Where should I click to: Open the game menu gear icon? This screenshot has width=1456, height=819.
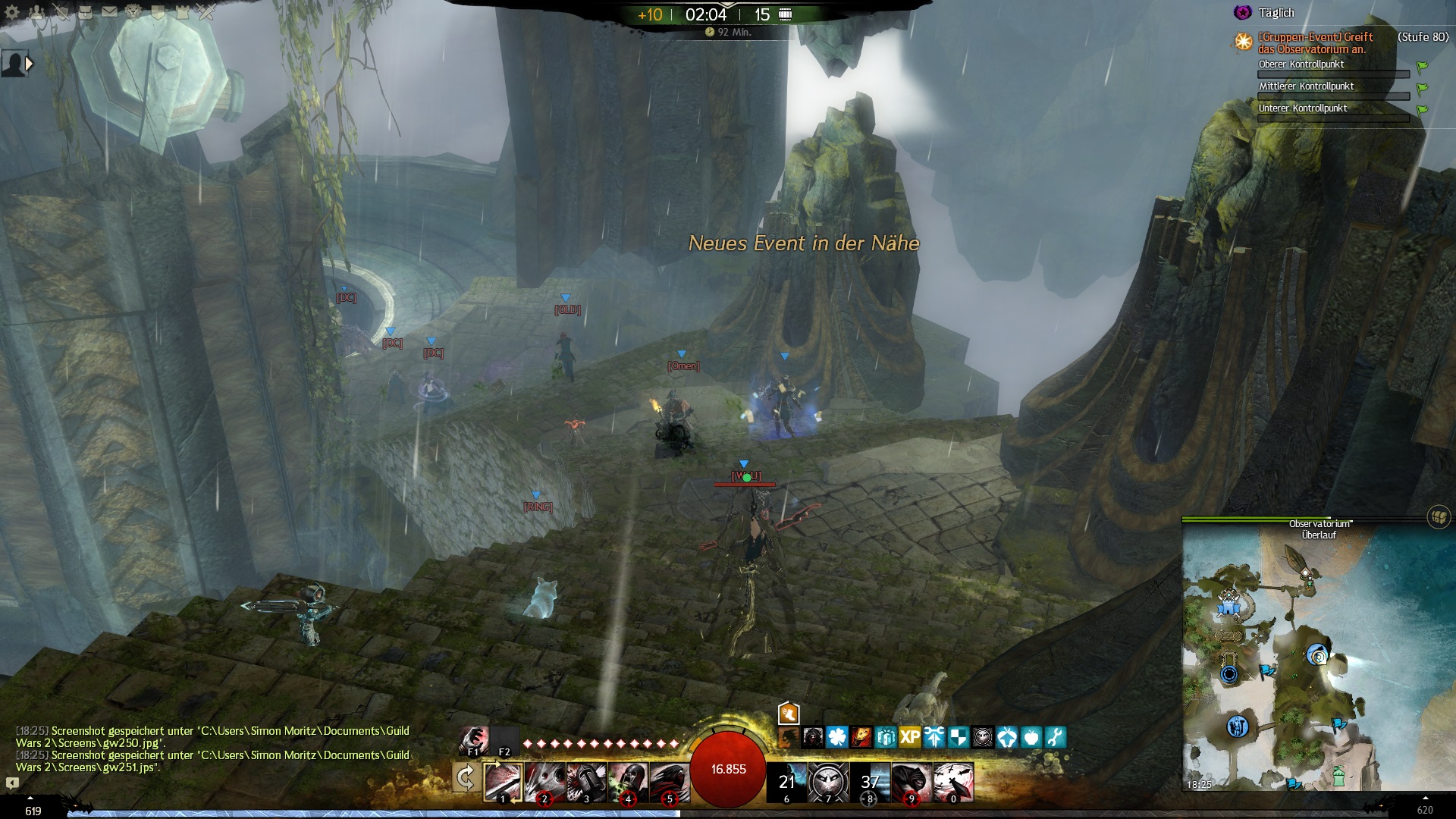point(12,11)
